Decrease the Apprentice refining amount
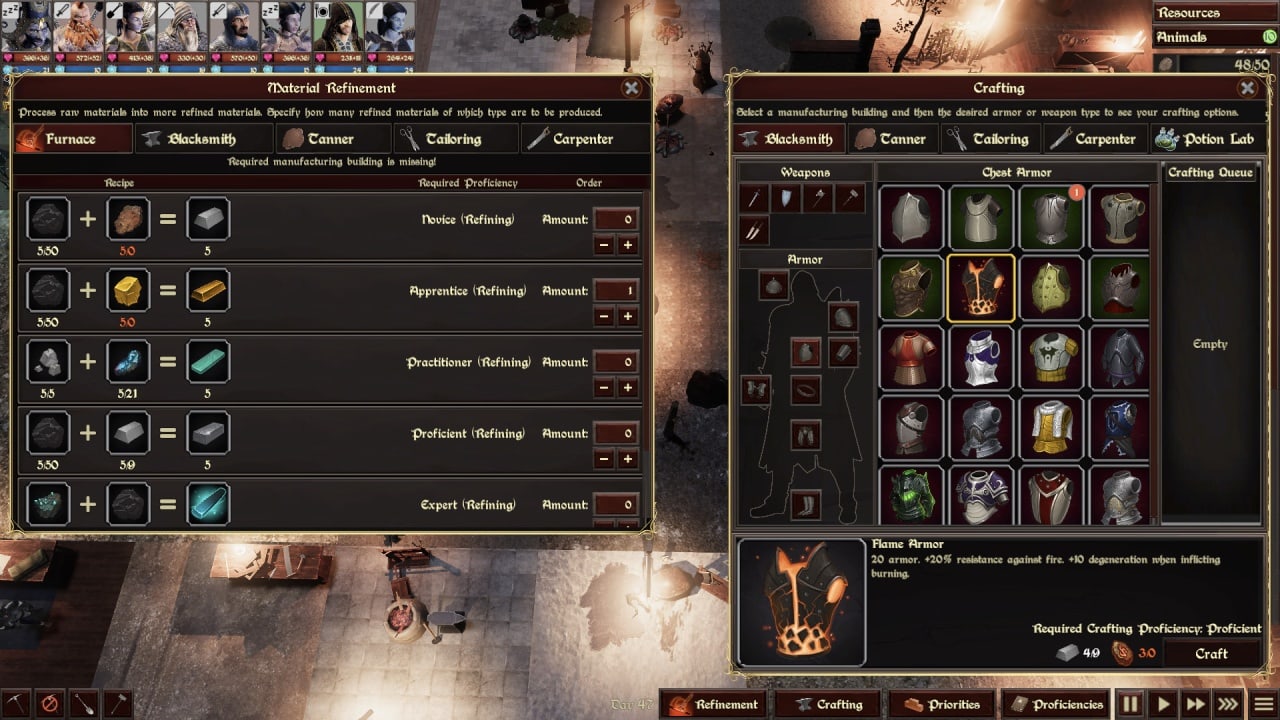 tap(604, 317)
